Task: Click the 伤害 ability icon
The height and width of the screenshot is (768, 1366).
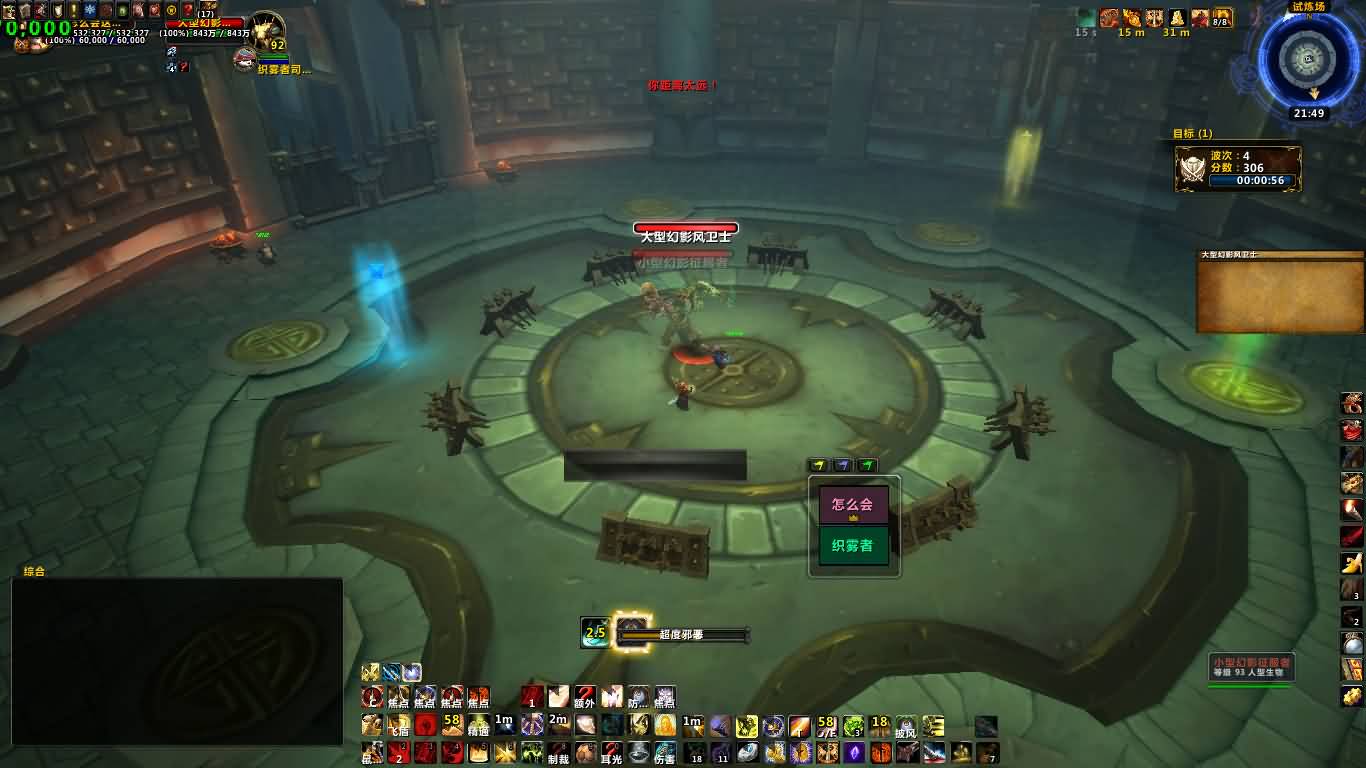Action: 665,753
